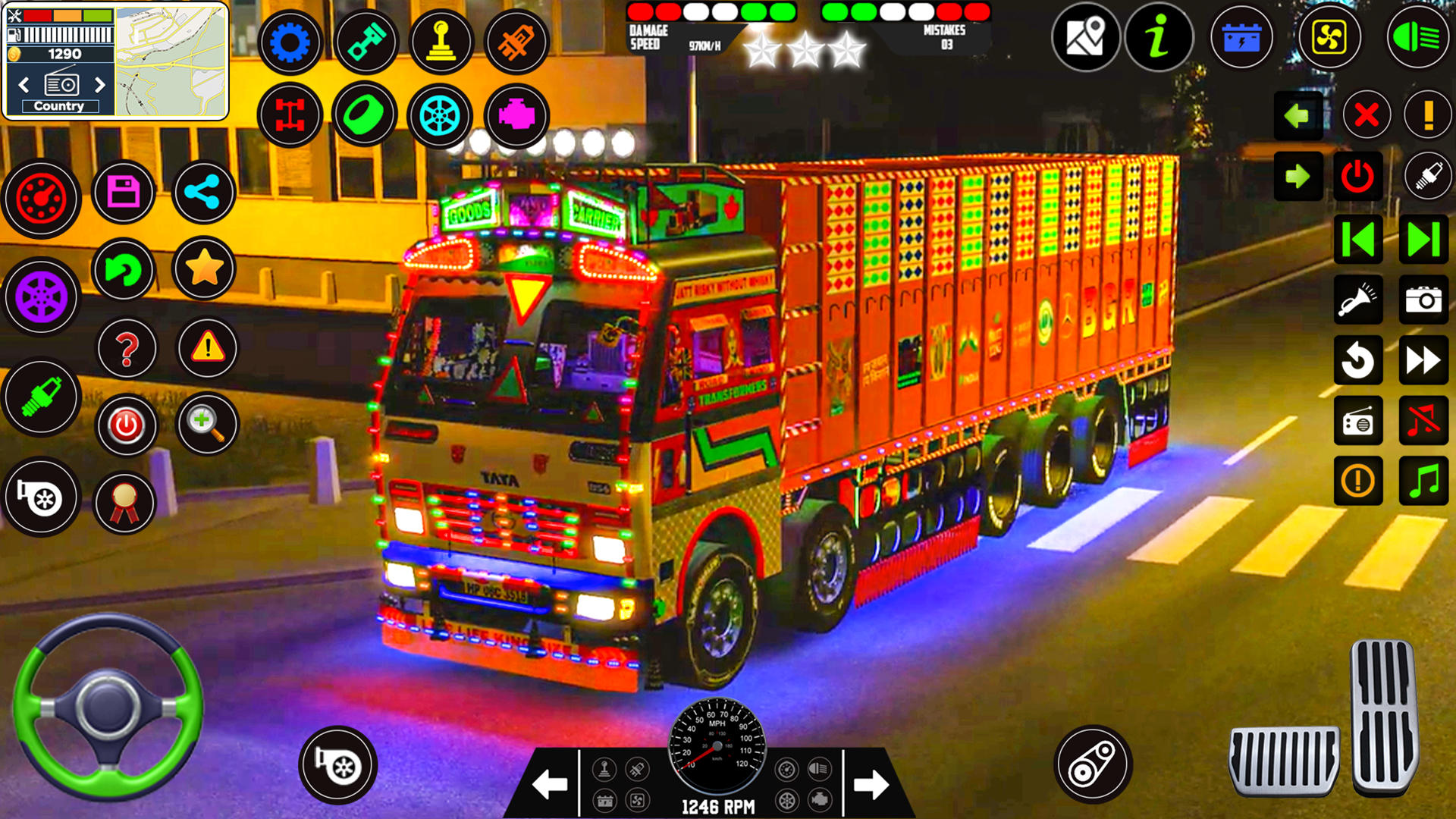Select the piston tuning icon
This screenshot has width=1456, height=819.
point(366,42)
